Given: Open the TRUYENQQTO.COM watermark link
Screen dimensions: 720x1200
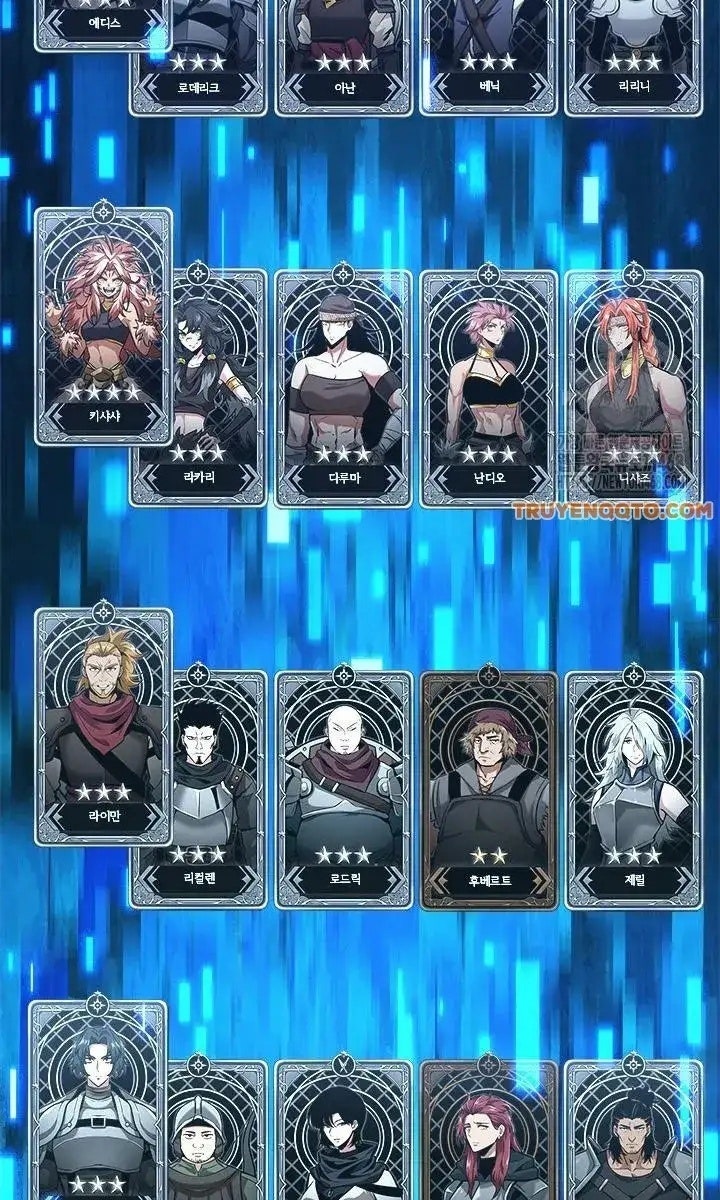Looking at the screenshot, I should (613, 511).
